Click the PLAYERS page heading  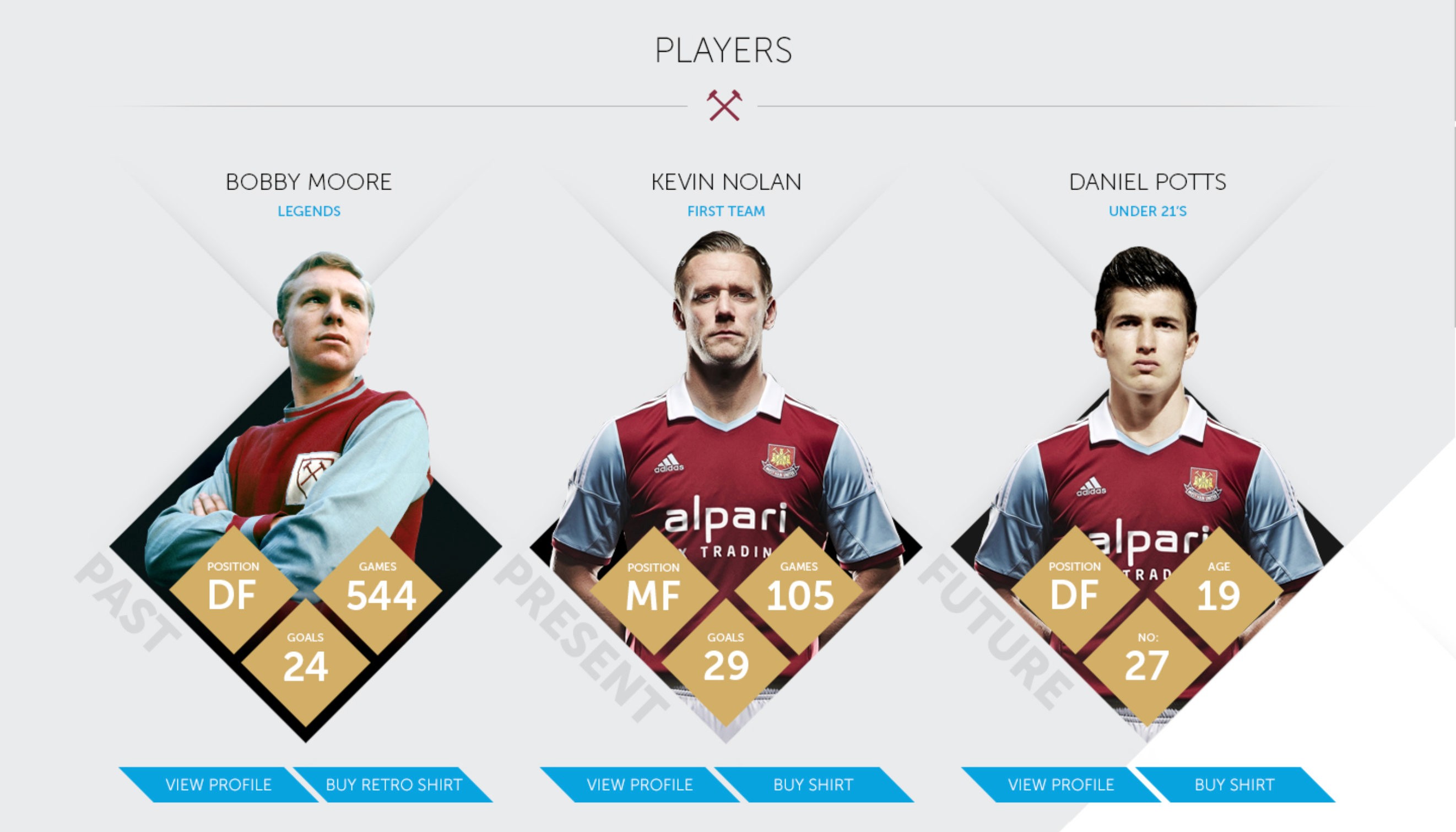click(724, 50)
